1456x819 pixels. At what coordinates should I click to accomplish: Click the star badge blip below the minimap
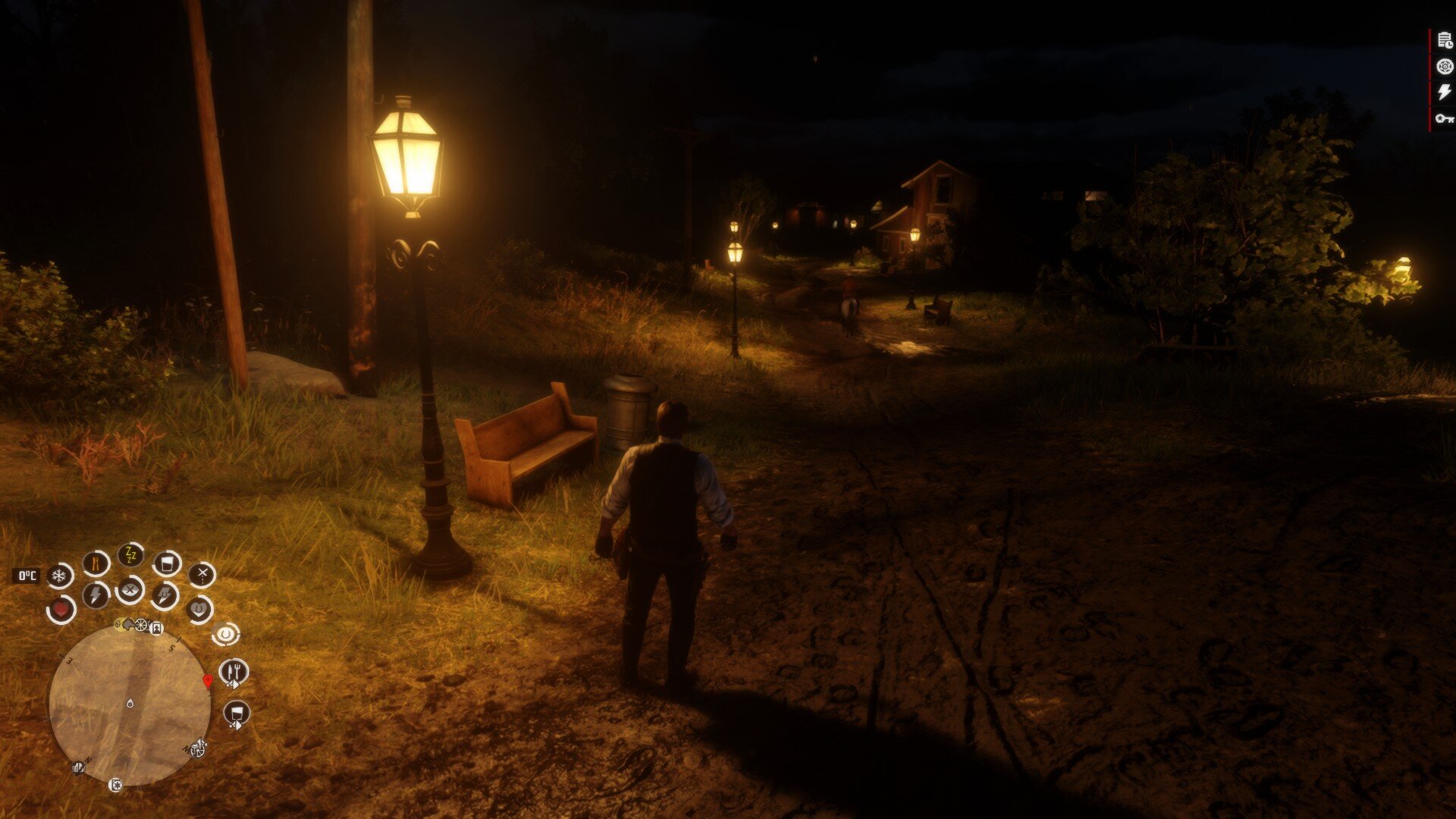click(x=115, y=785)
